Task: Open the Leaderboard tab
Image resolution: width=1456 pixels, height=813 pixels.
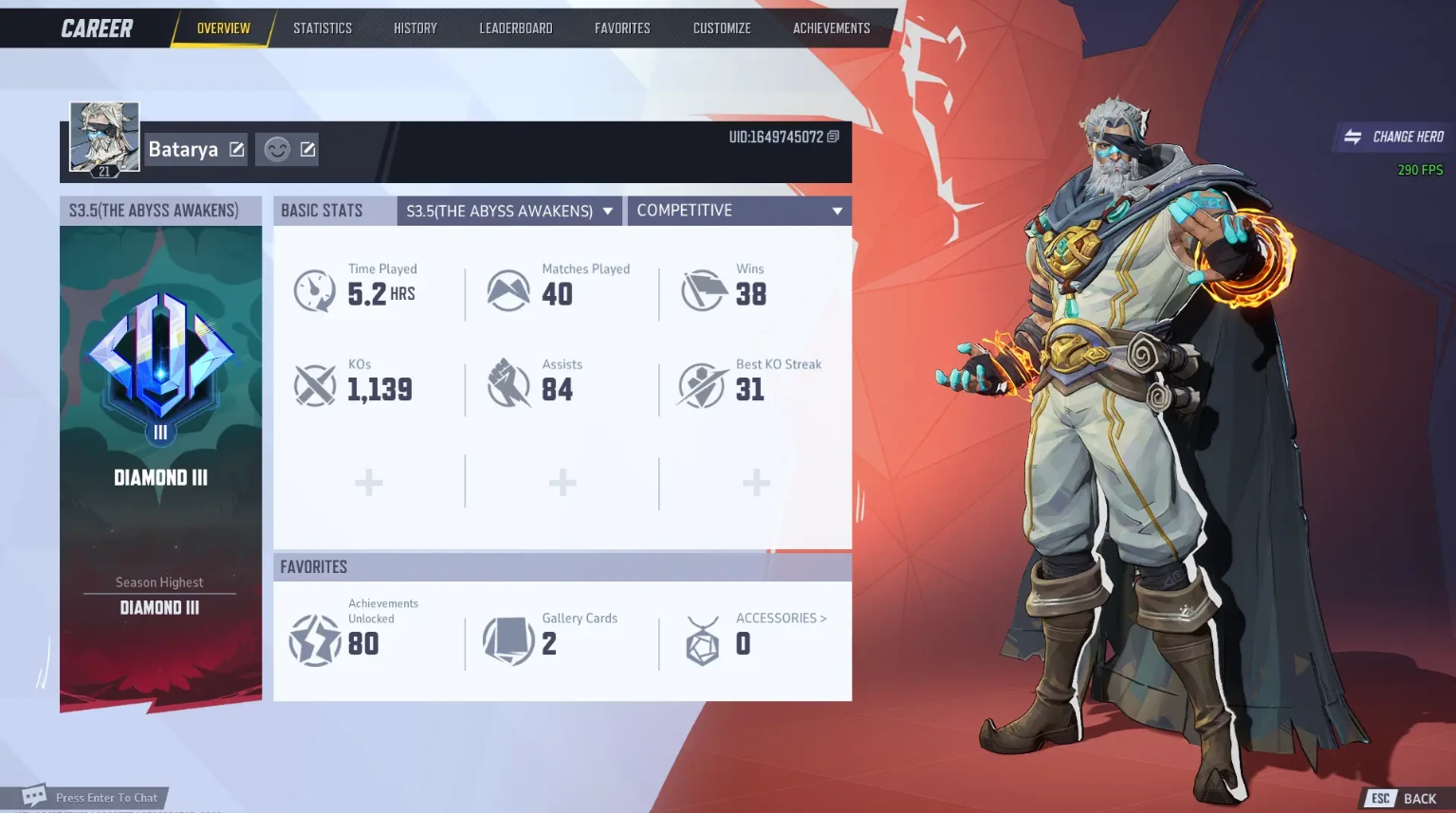Action: [x=516, y=28]
